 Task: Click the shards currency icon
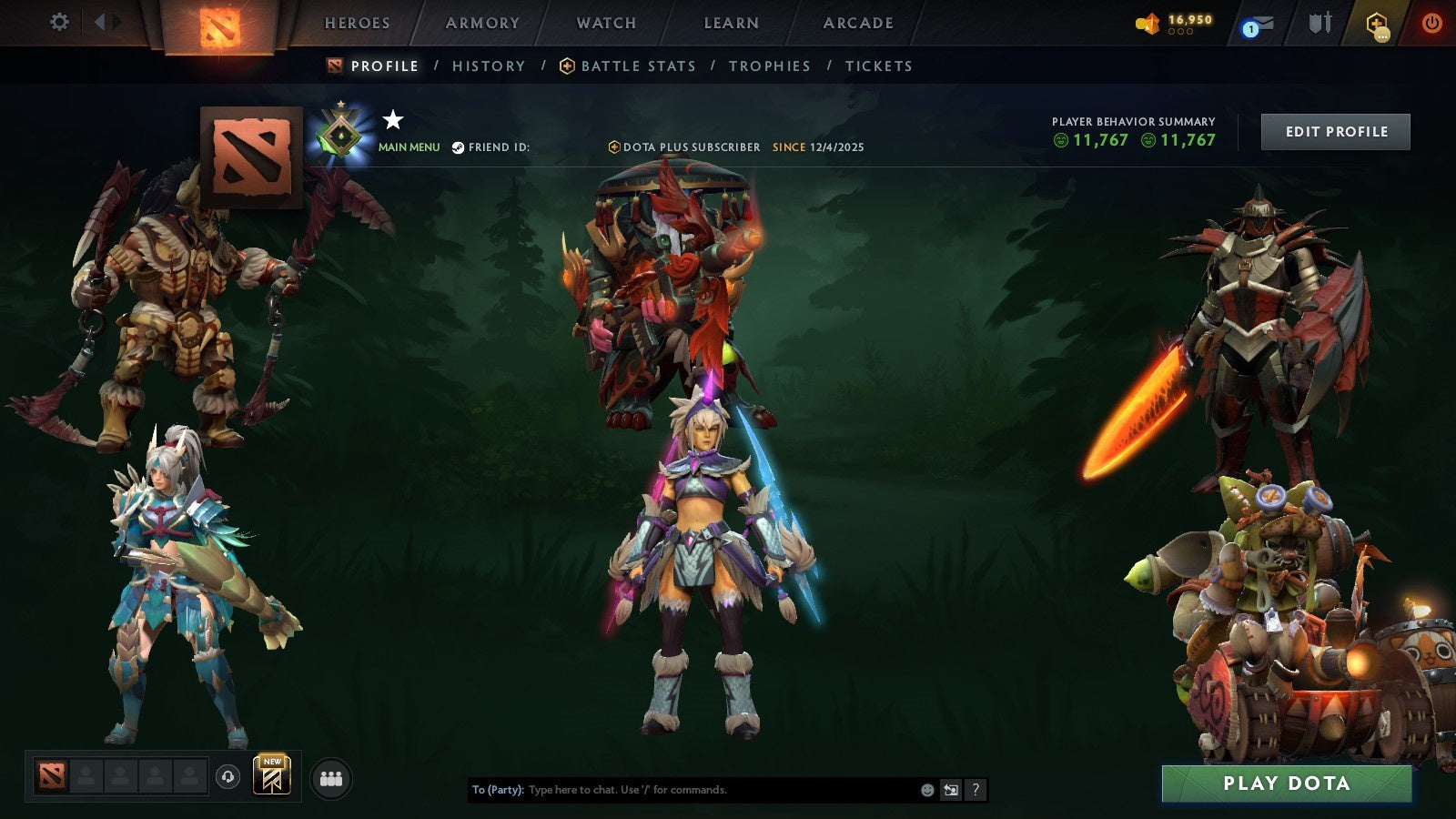[1148, 23]
